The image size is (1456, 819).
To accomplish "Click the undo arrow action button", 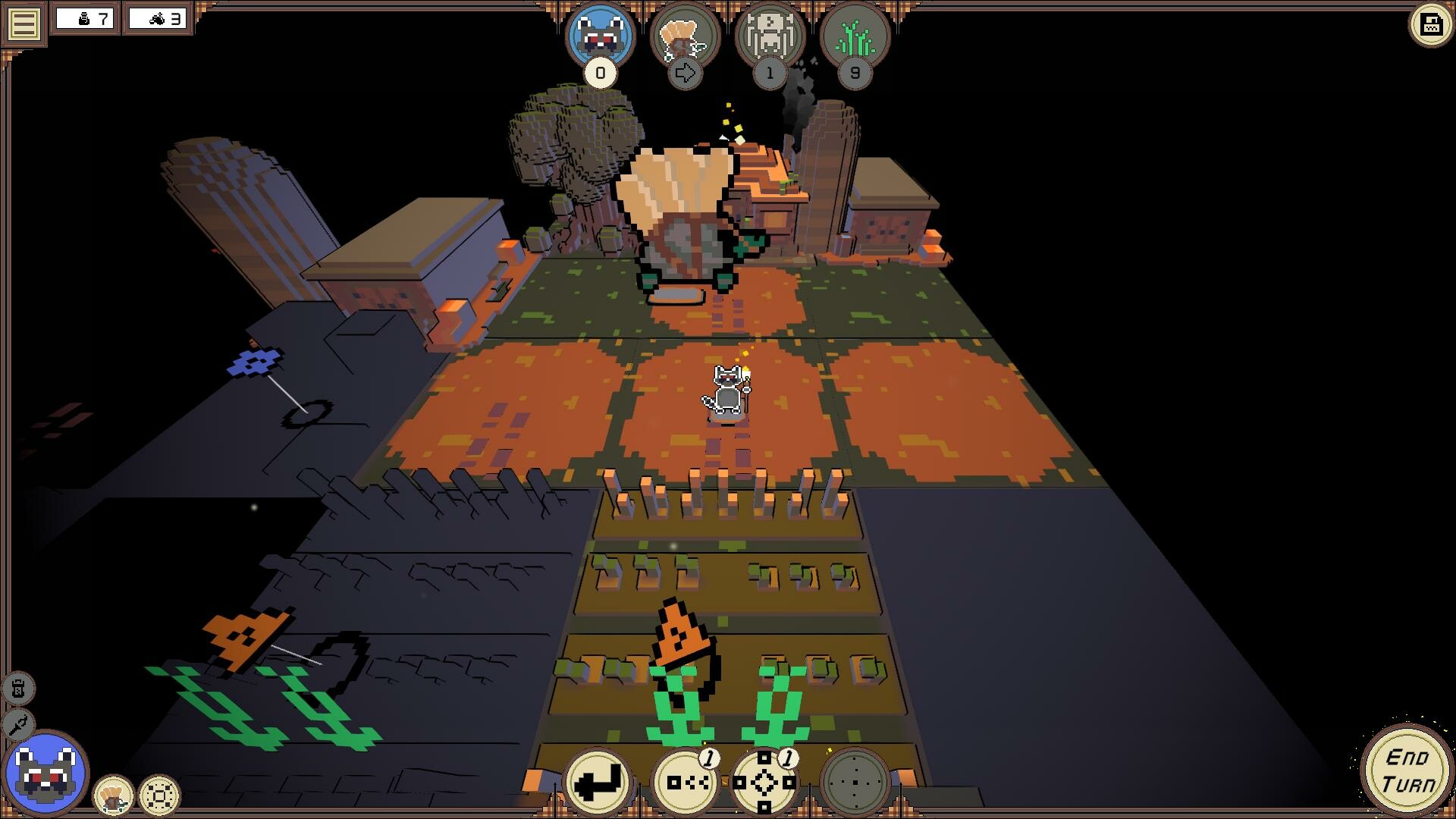I will pos(598,783).
